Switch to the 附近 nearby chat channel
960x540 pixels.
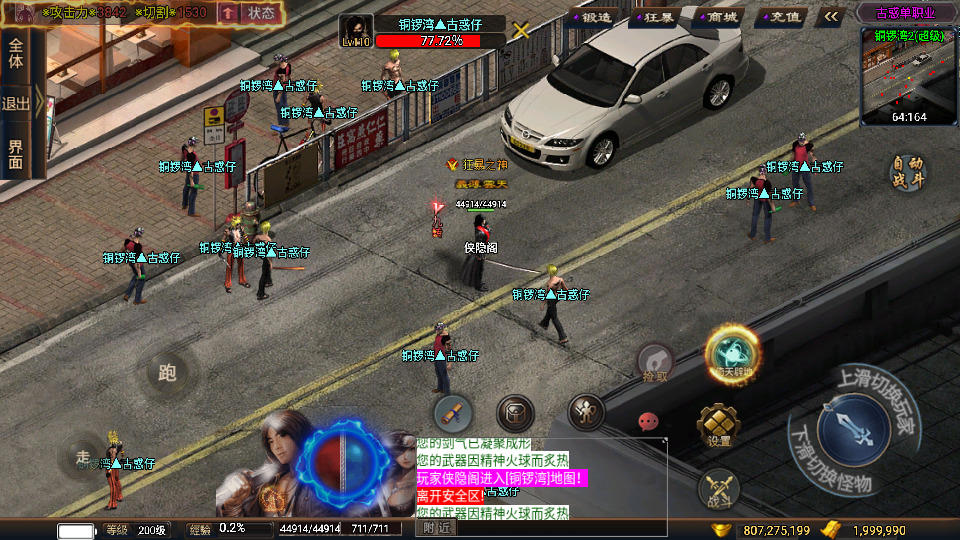pyautogui.click(x=436, y=528)
